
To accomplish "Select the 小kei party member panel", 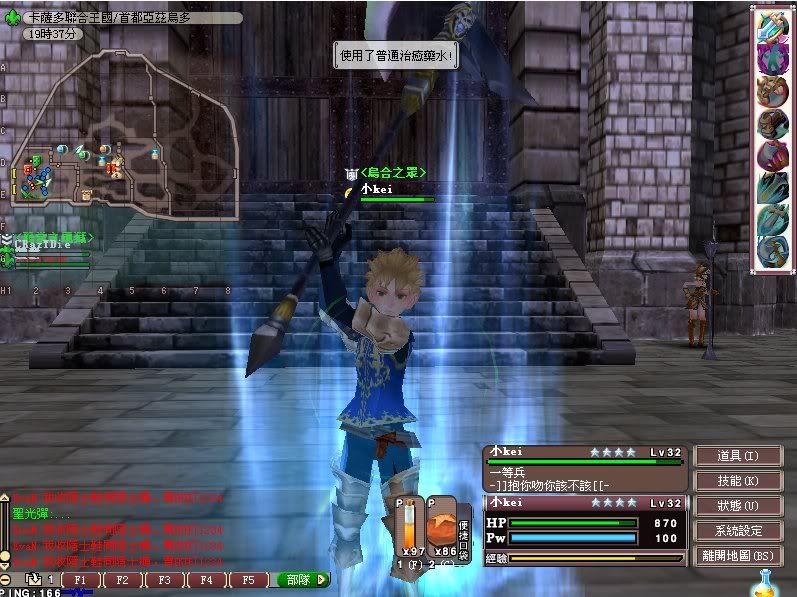I will coord(584,466).
